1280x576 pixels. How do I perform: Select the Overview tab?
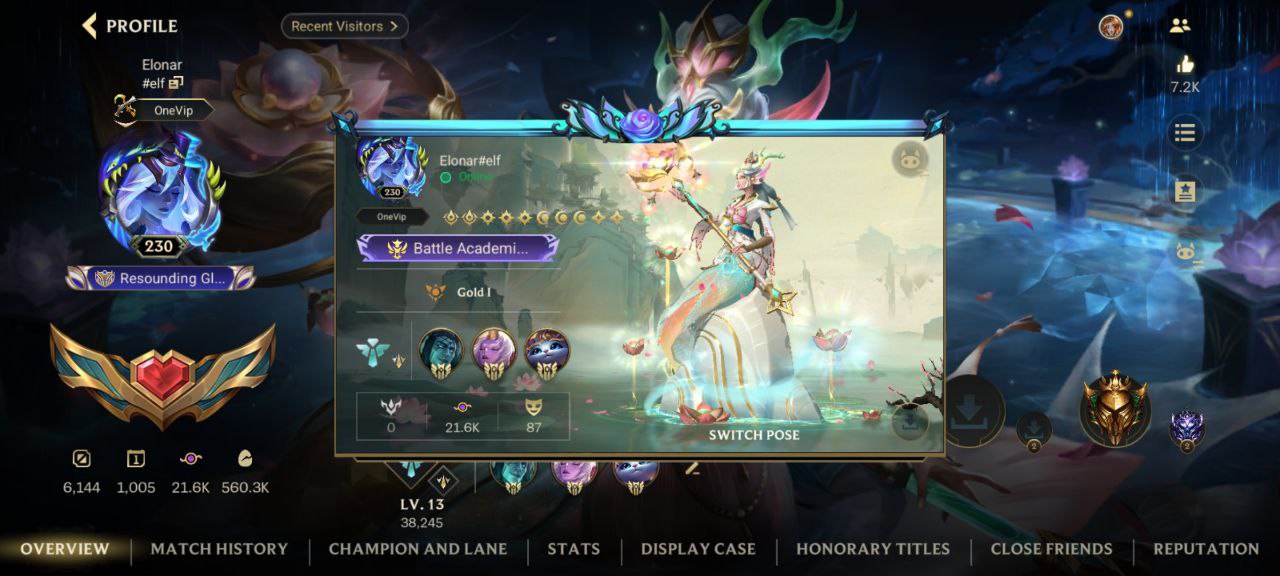(65, 549)
